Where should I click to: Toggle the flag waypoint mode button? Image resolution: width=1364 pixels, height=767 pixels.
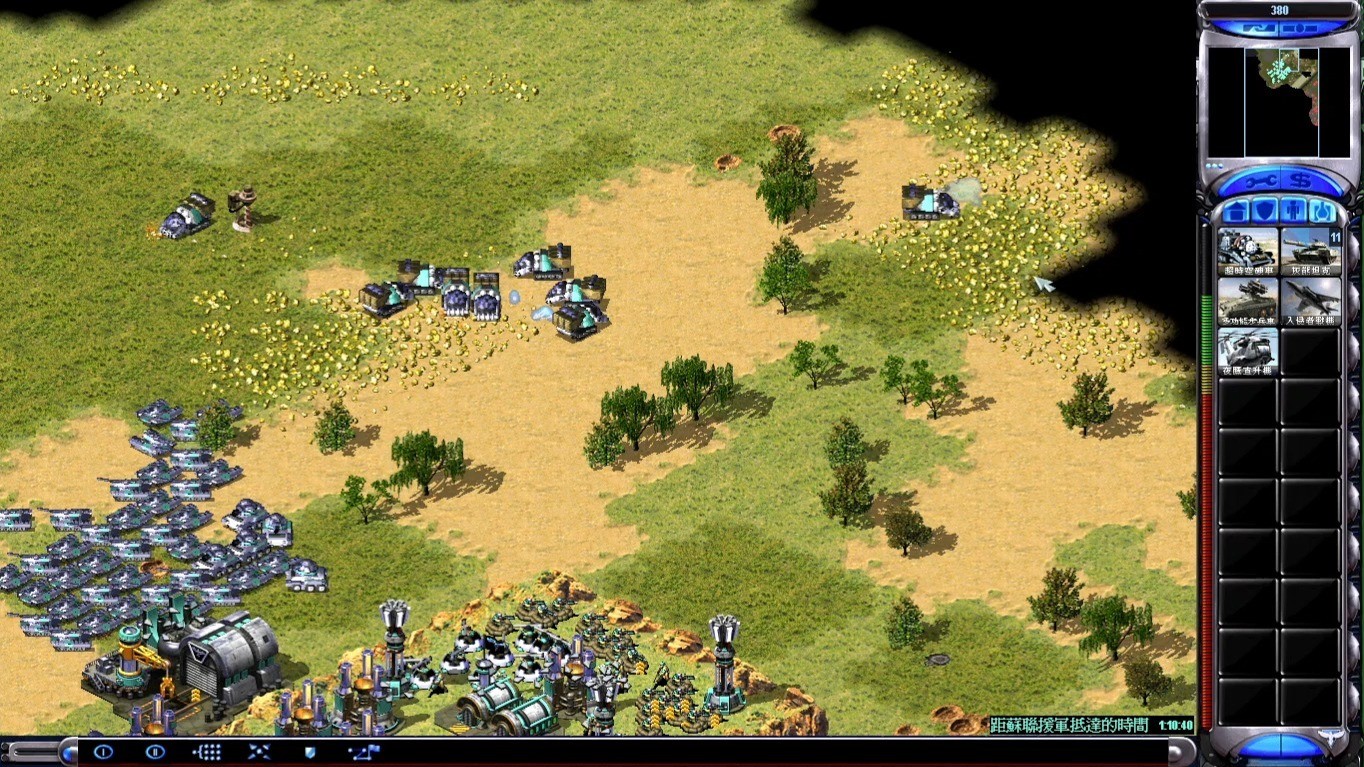(x=362, y=752)
